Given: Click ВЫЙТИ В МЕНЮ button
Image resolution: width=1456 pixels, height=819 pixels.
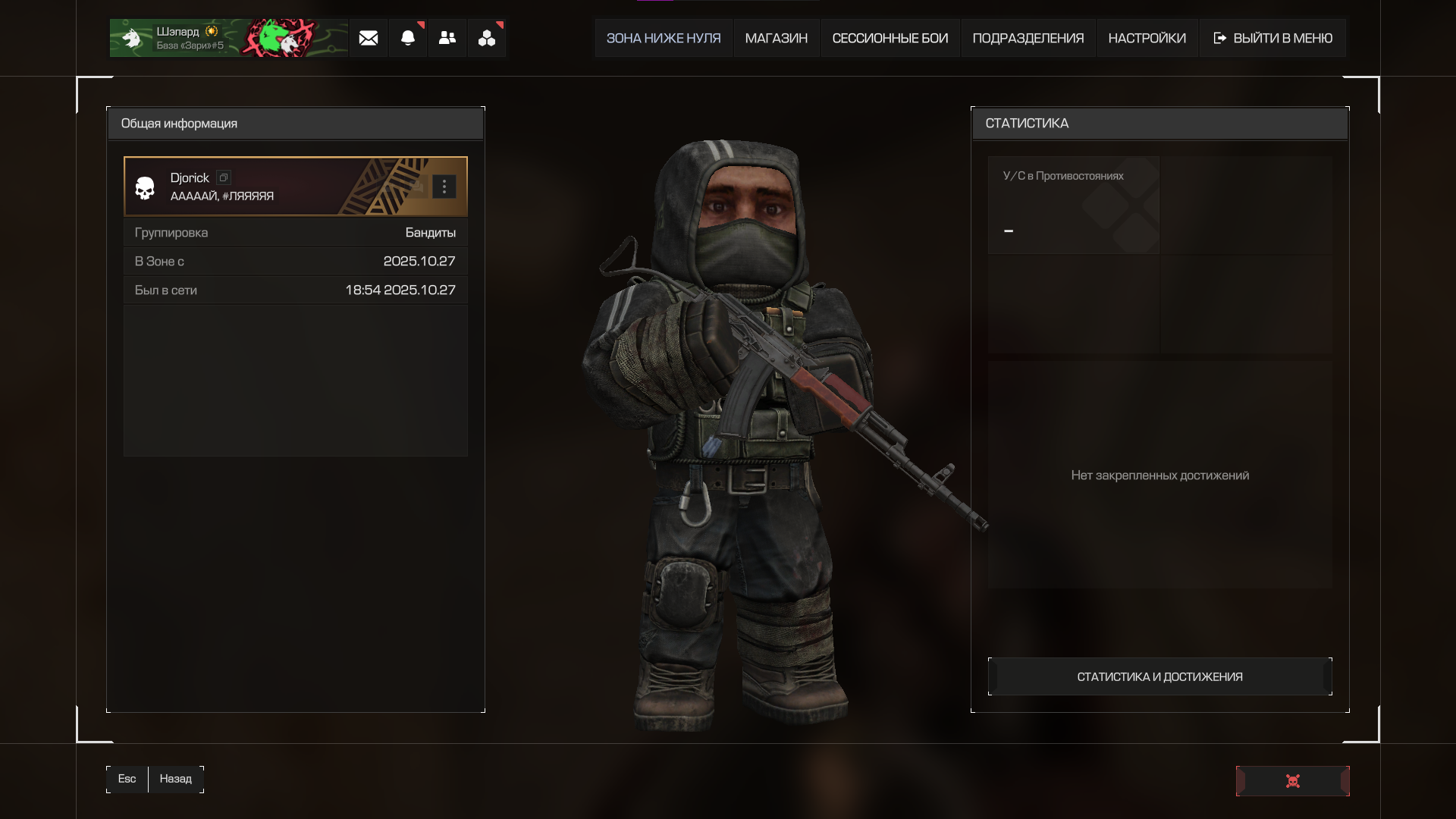Looking at the screenshot, I should [1272, 39].
